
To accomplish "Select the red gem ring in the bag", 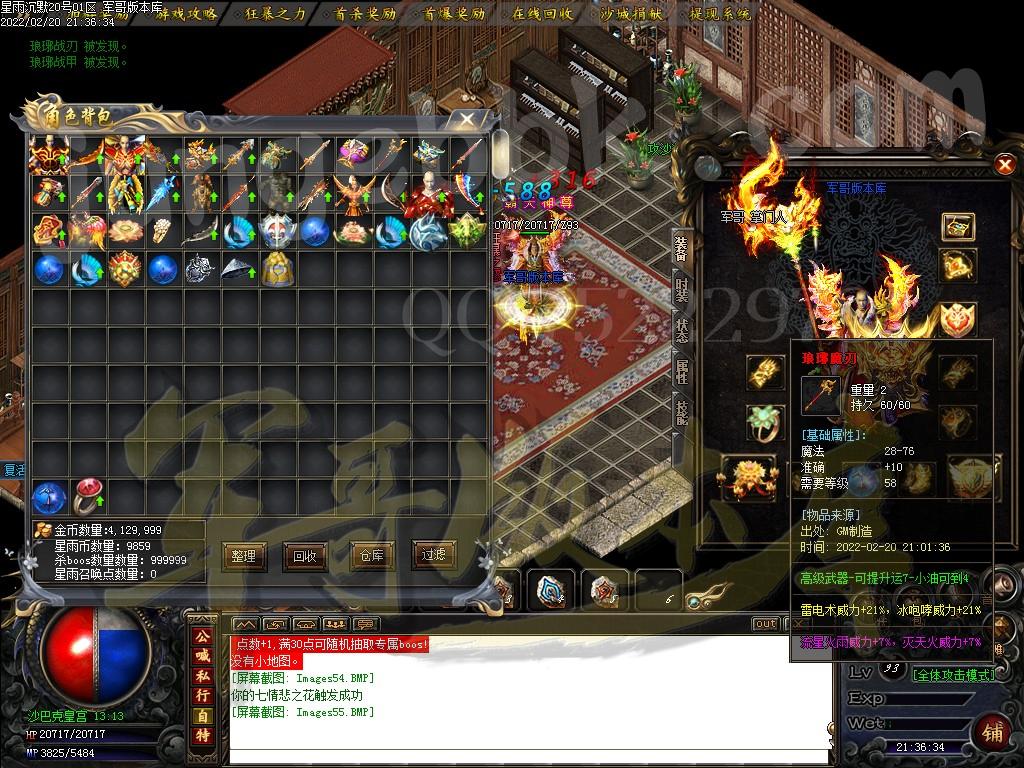I will pos(88,497).
